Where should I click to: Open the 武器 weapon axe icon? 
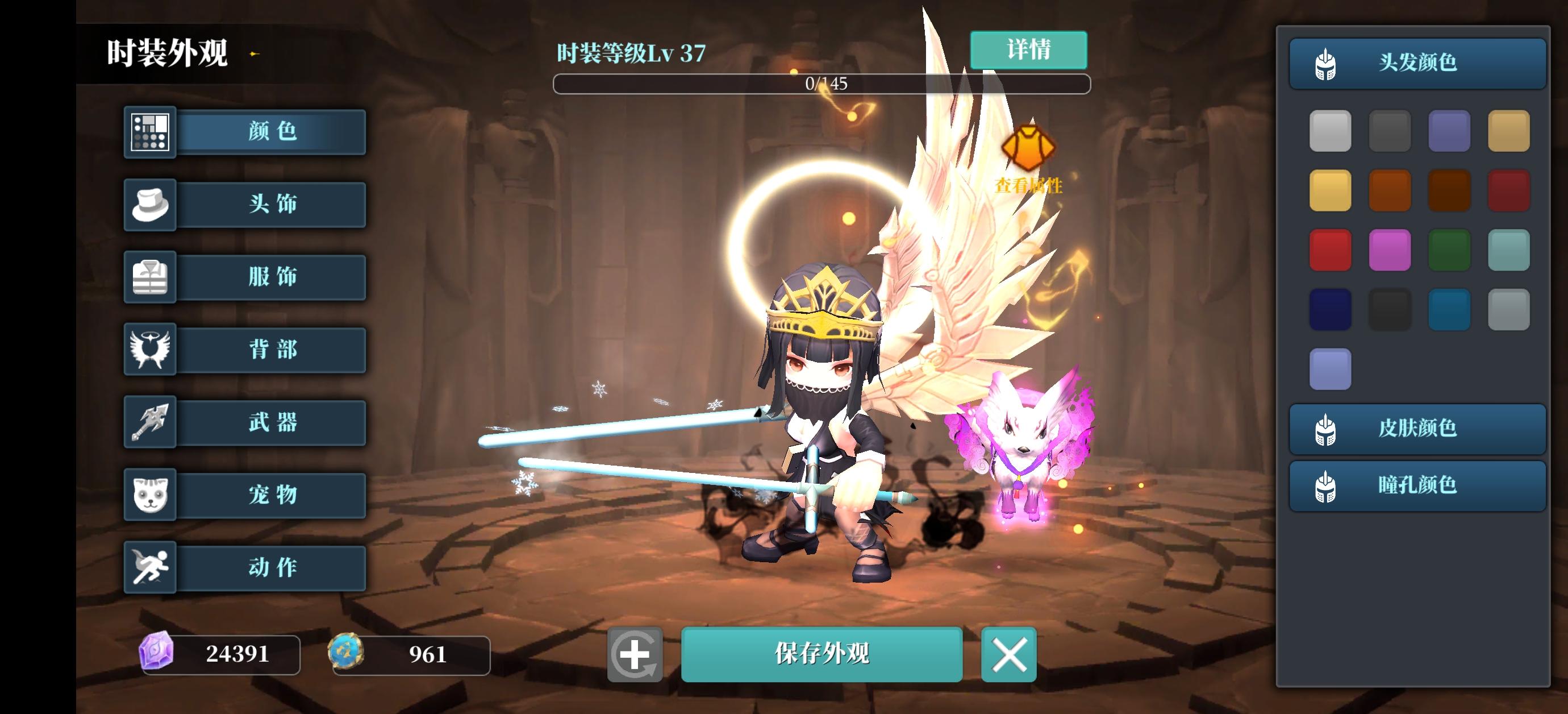[149, 422]
